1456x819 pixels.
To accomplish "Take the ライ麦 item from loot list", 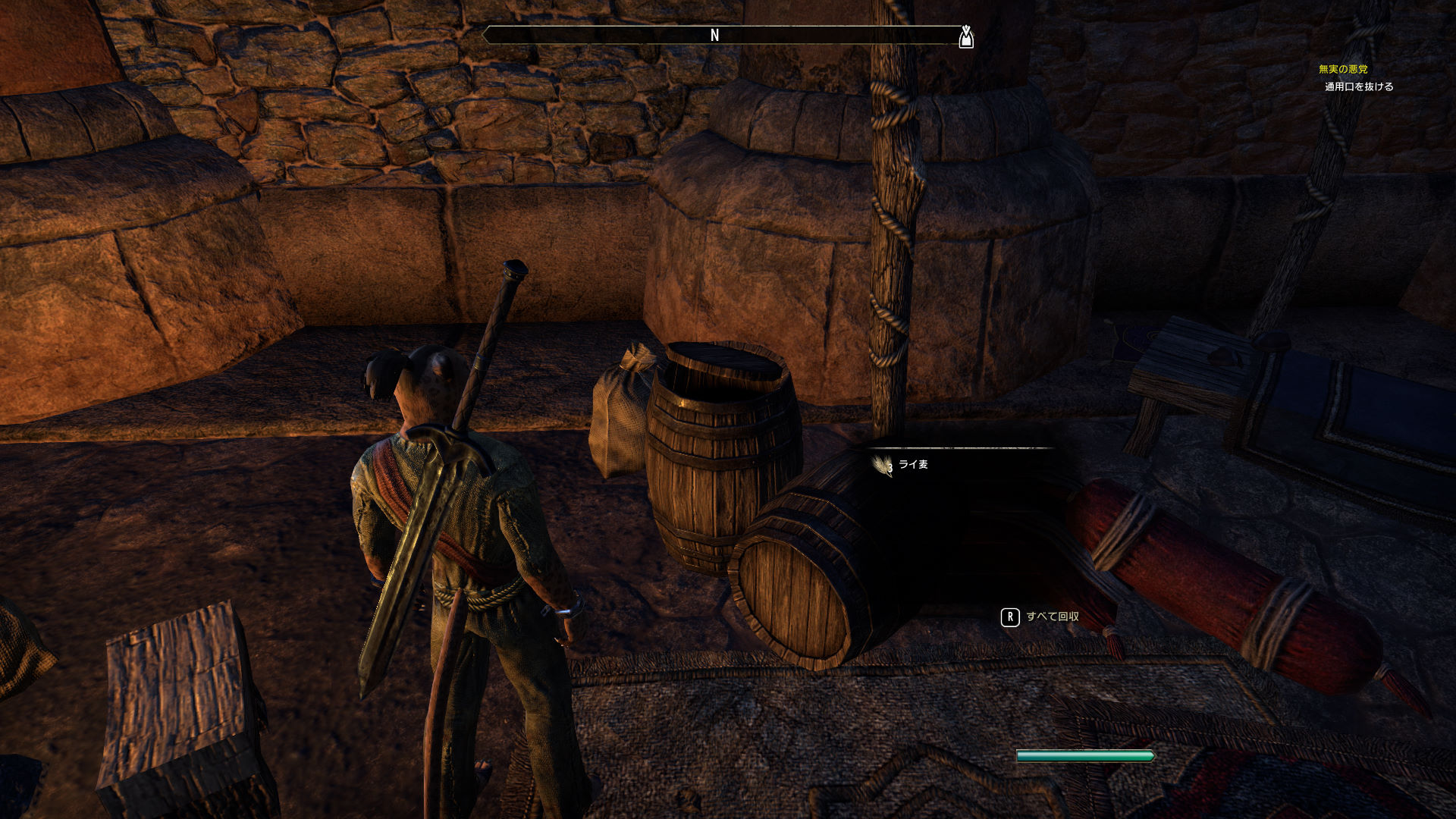I will (x=912, y=465).
